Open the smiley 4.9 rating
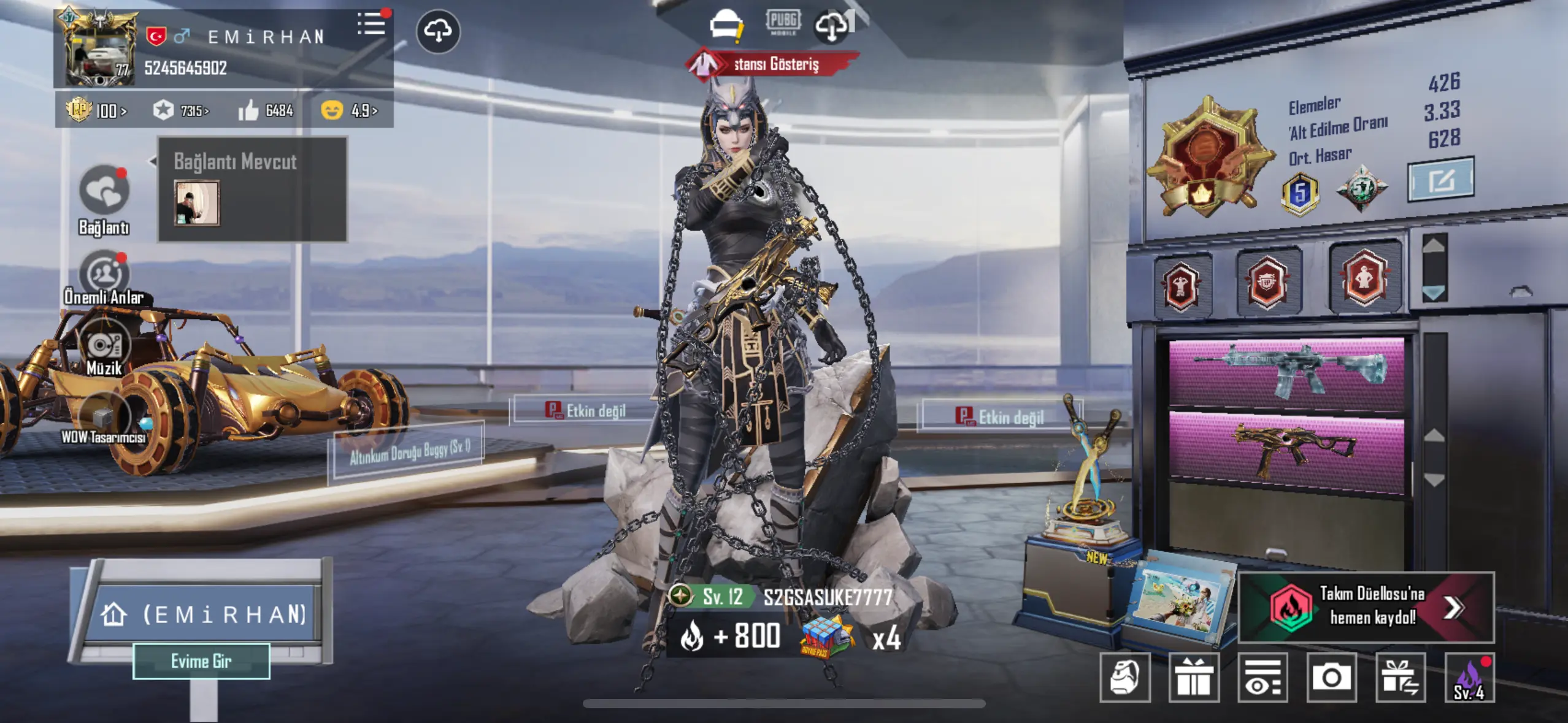 coord(348,110)
